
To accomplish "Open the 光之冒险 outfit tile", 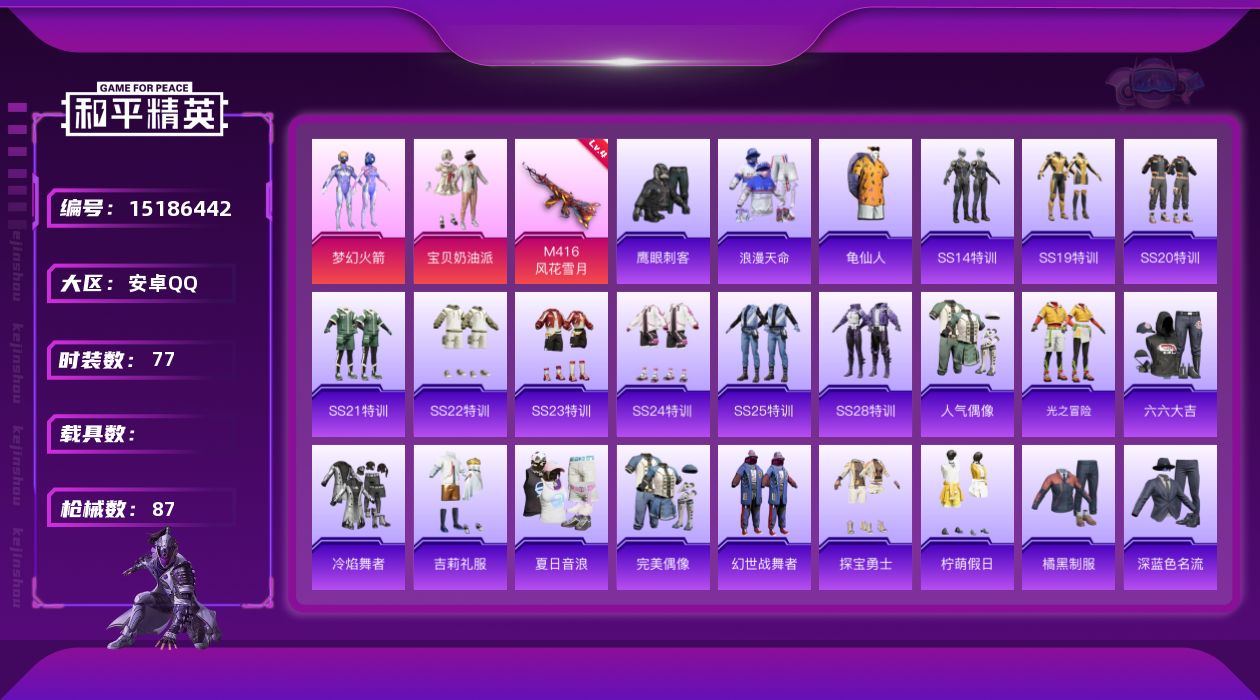I will click(1068, 364).
